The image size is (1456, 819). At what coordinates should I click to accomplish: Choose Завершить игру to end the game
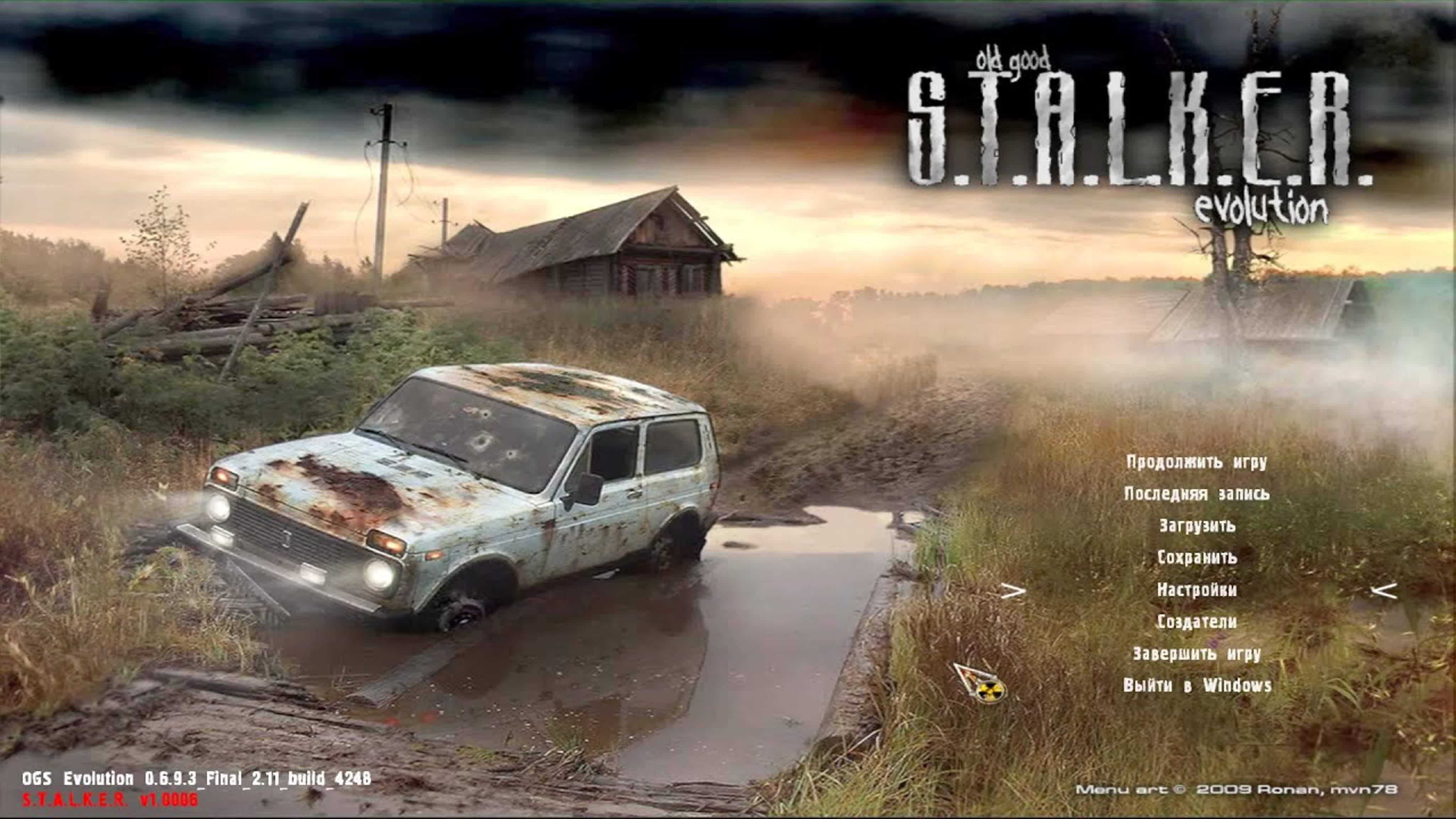click(x=1197, y=654)
